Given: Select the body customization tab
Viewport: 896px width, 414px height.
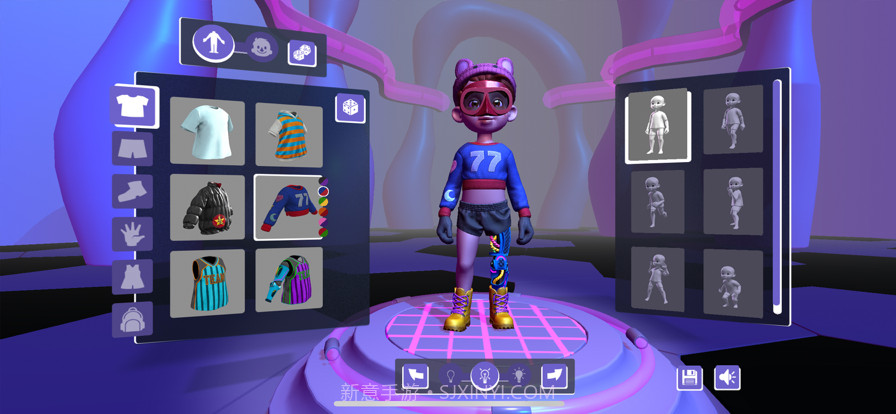Looking at the screenshot, I should [x=213, y=43].
